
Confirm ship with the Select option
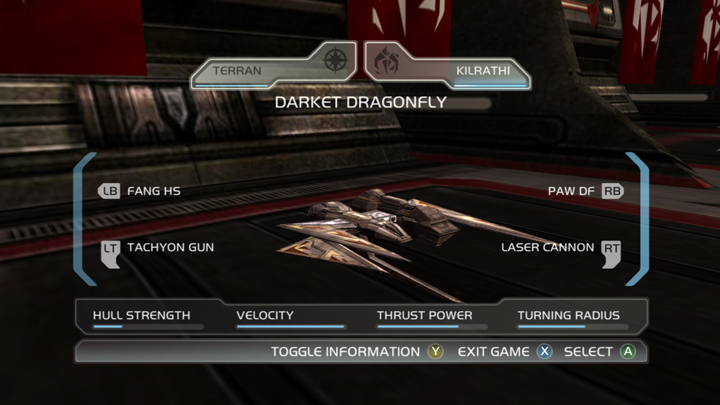pyautogui.click(x=599, y=352)
